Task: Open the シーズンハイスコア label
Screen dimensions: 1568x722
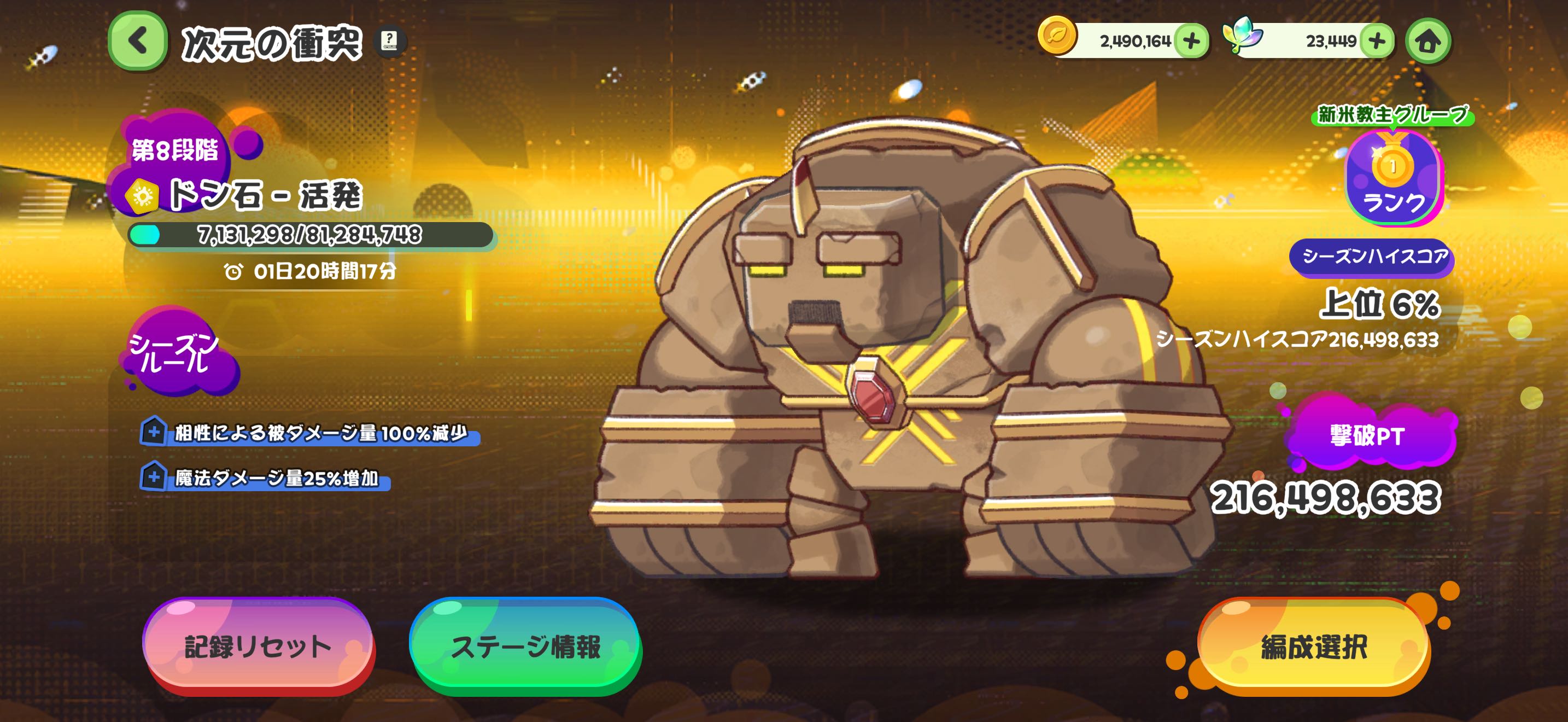Action: point(1372,257)
